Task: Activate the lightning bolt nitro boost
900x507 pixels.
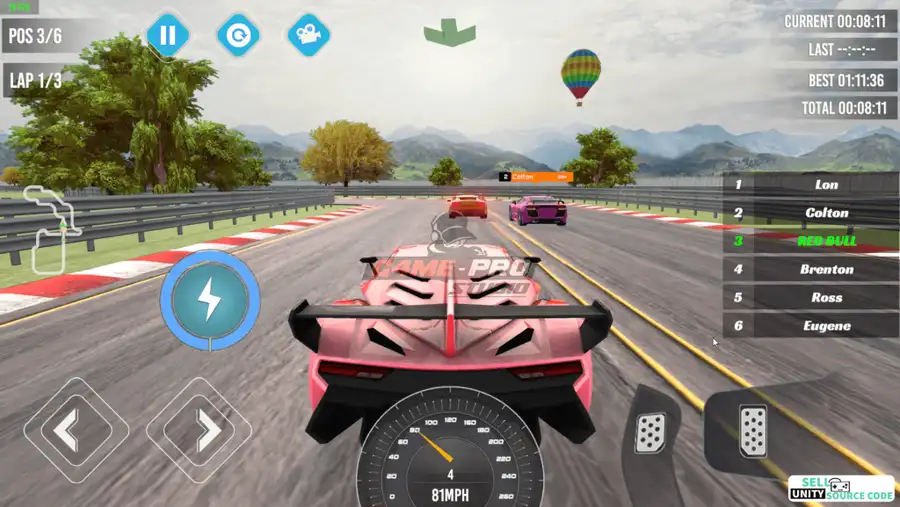Action: point(211,299)
